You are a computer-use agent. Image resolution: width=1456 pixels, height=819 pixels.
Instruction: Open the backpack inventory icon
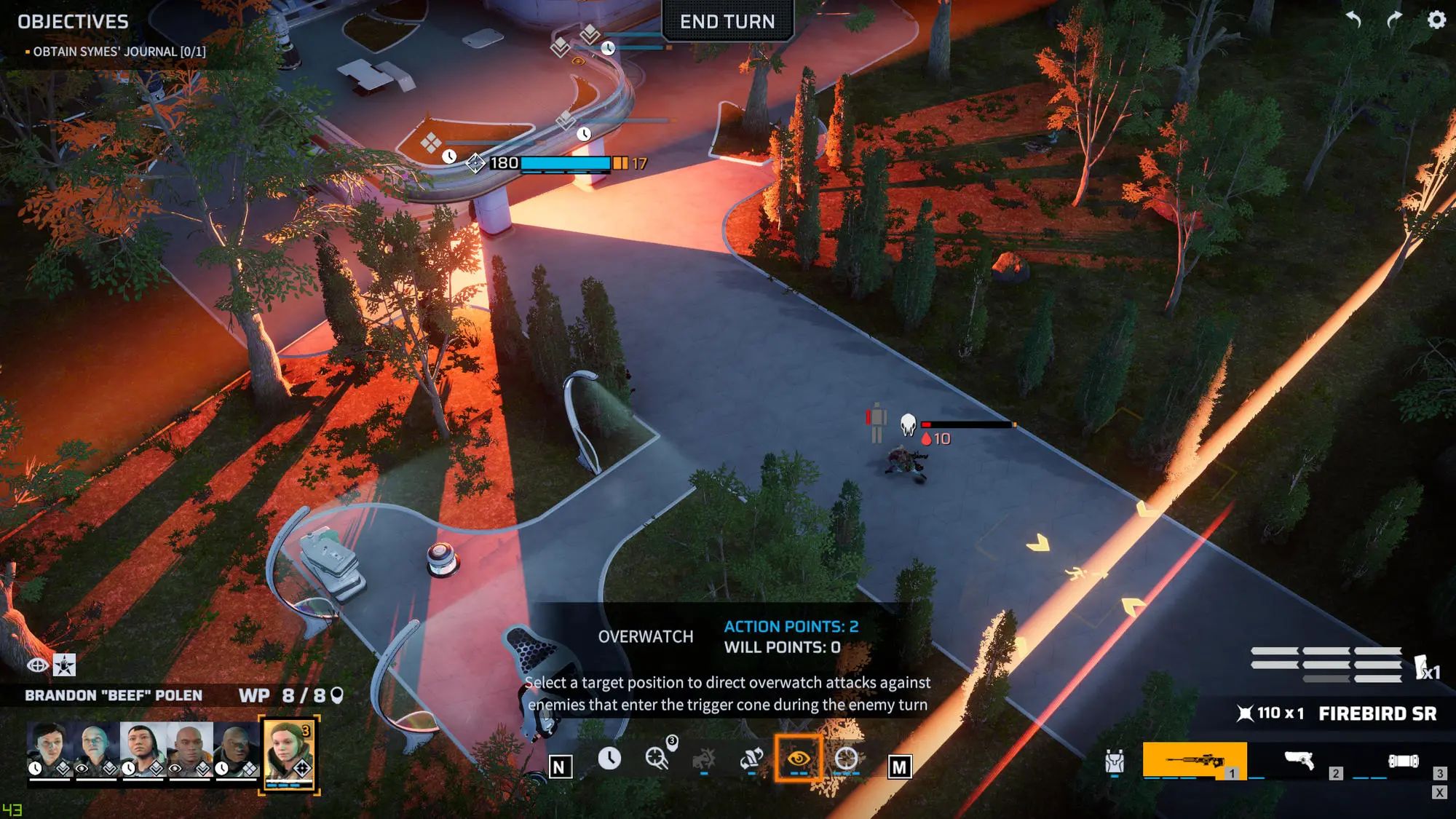[x=1115, y=761]
